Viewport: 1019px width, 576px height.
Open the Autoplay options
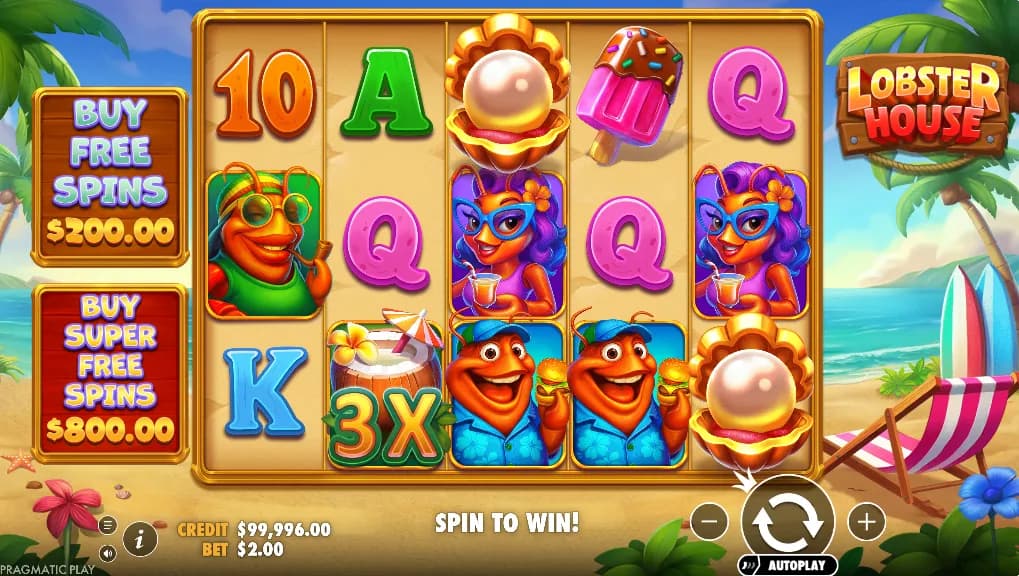pos(790,565)
